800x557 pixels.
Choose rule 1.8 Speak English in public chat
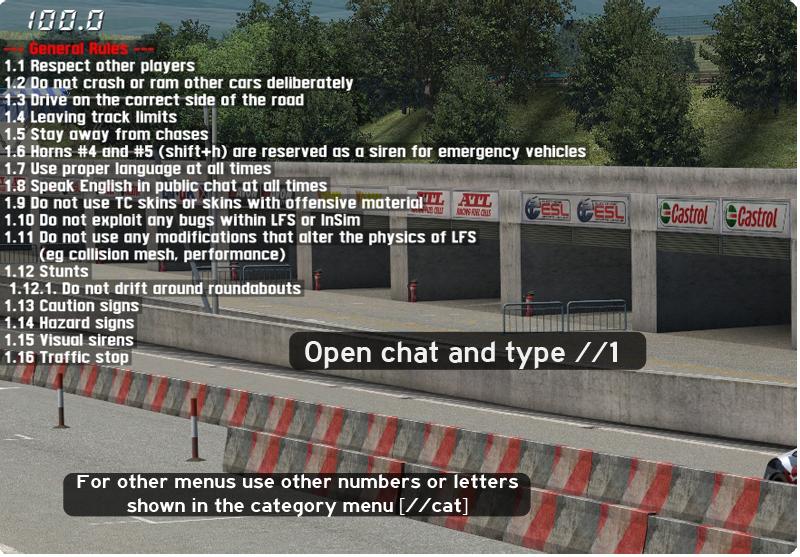[x=166, y=186]
